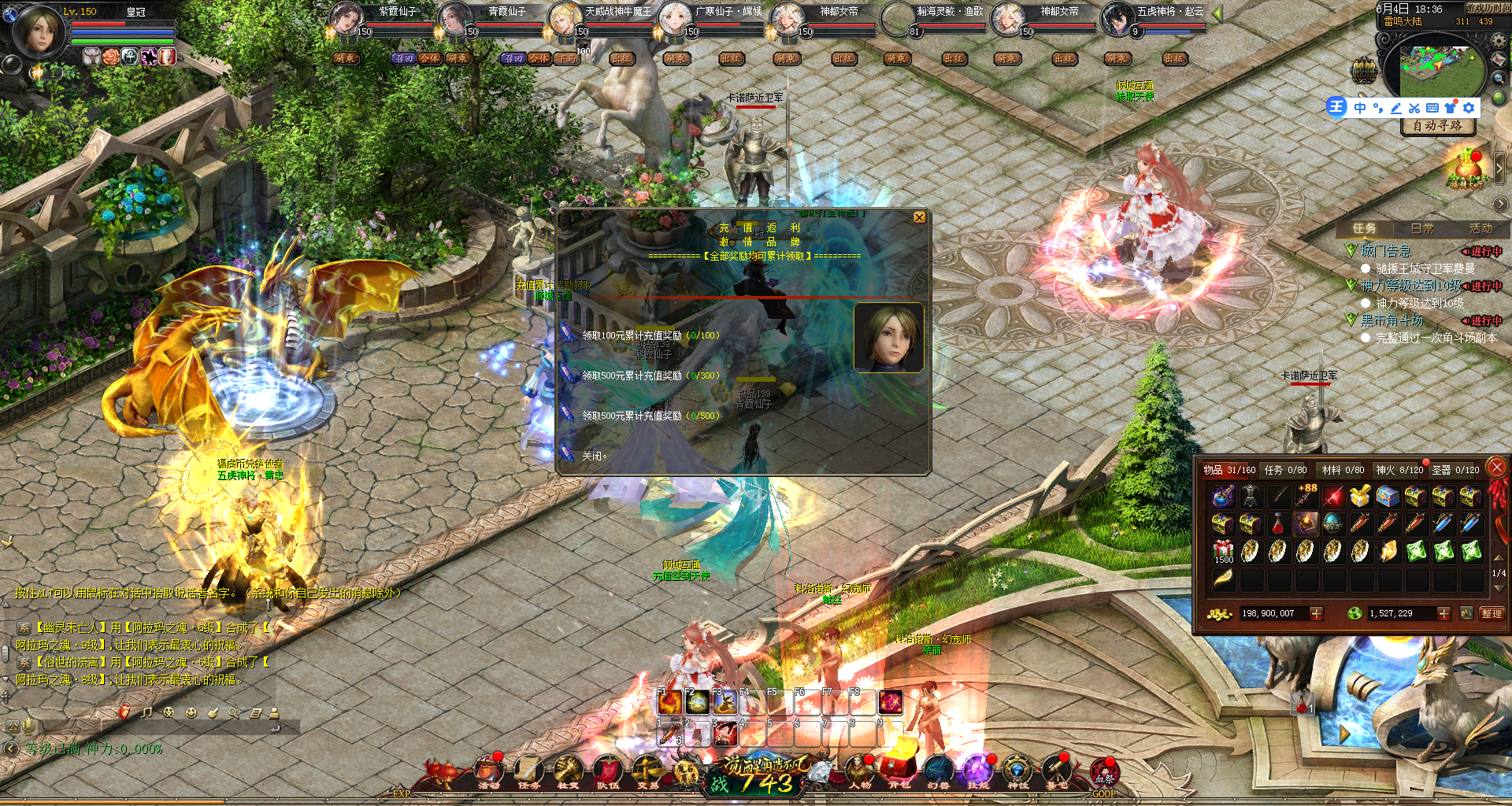Screen dimensions: 1512x806
Task: Click the 自动寻路 auto-pathfinding button
Action: pos(1437,126)
